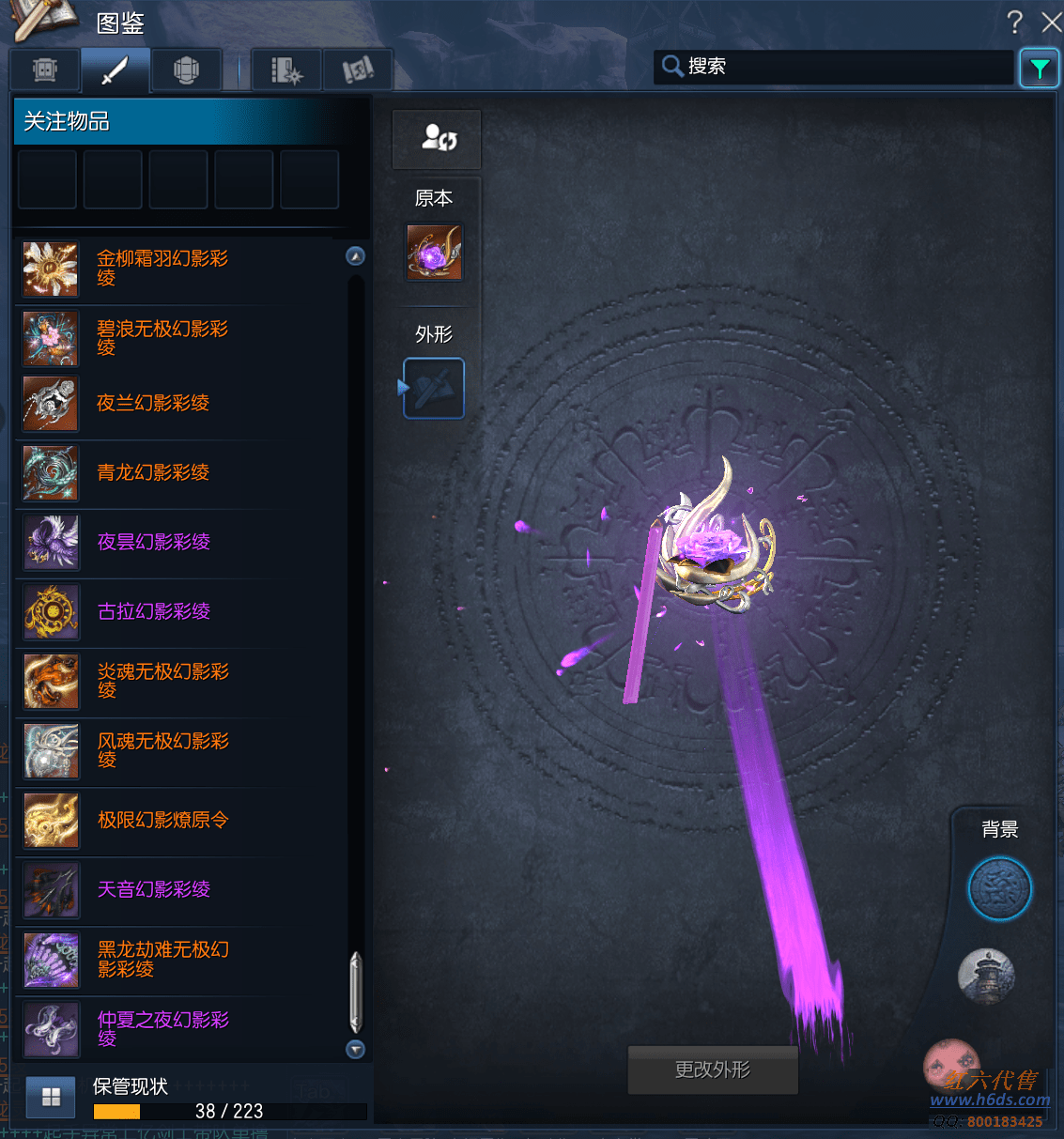Screen dimensions: 1064x1139
Task: Toggle the green filter funnel button
Action: (1040, 68)
